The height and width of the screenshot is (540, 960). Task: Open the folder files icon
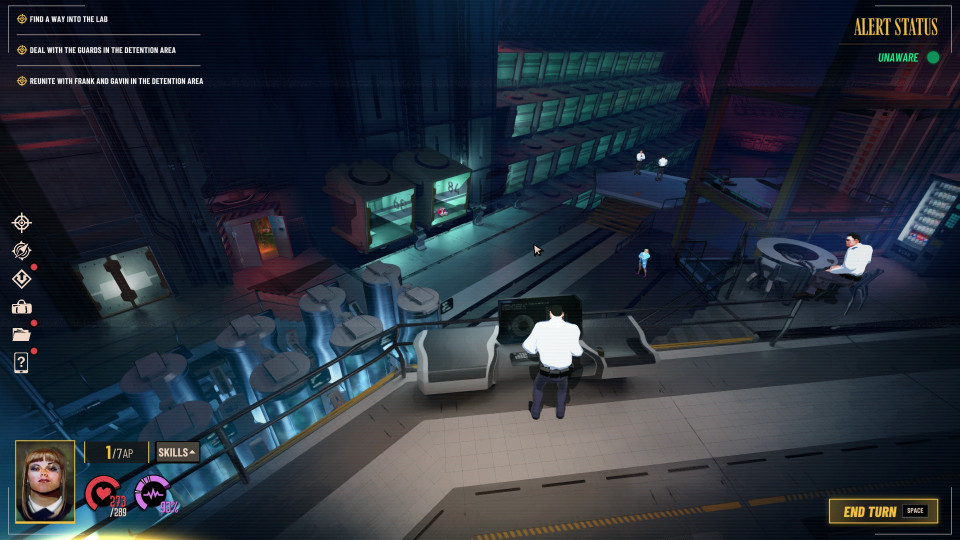21,334
